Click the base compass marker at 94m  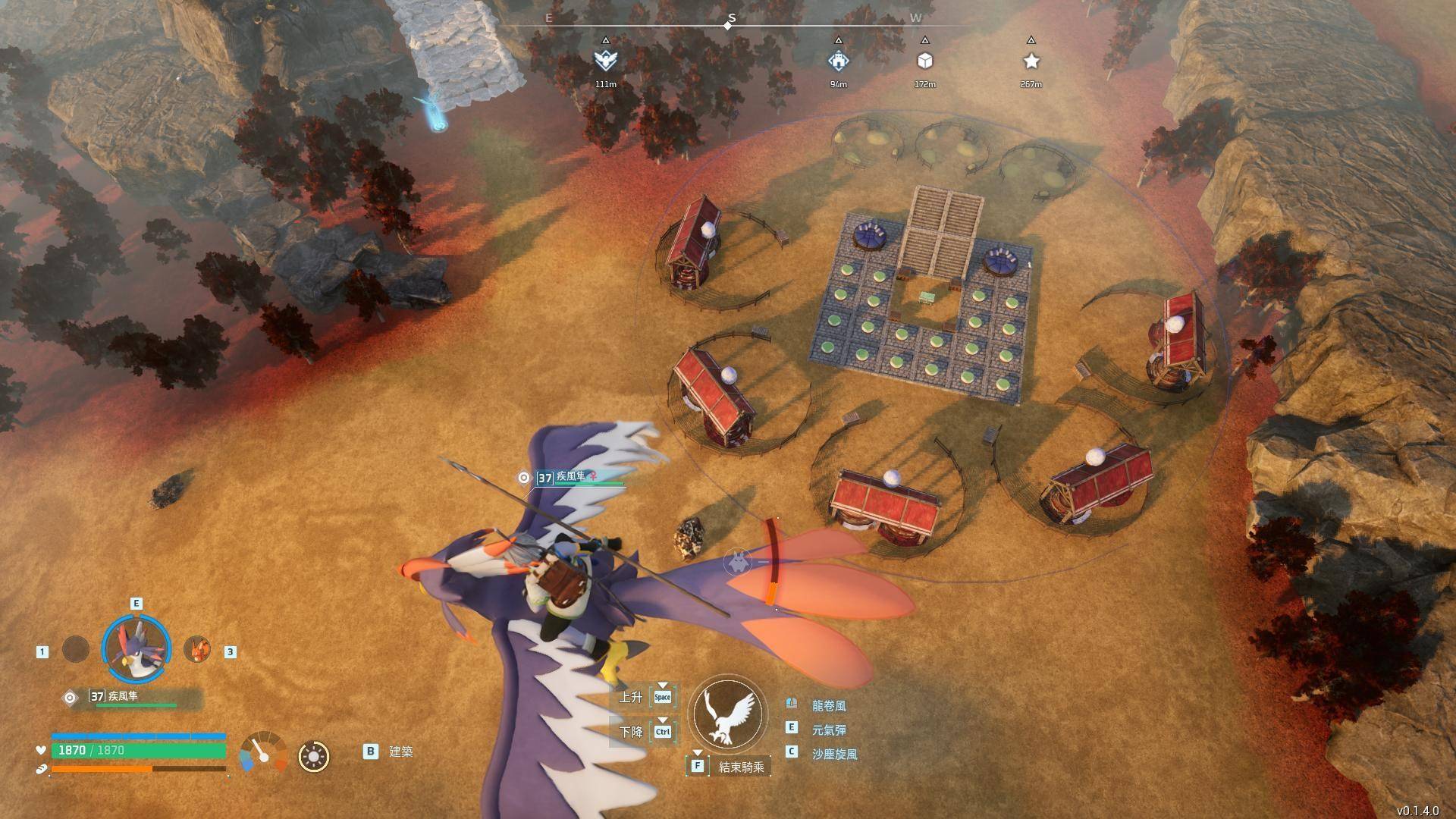pos(838,61)
